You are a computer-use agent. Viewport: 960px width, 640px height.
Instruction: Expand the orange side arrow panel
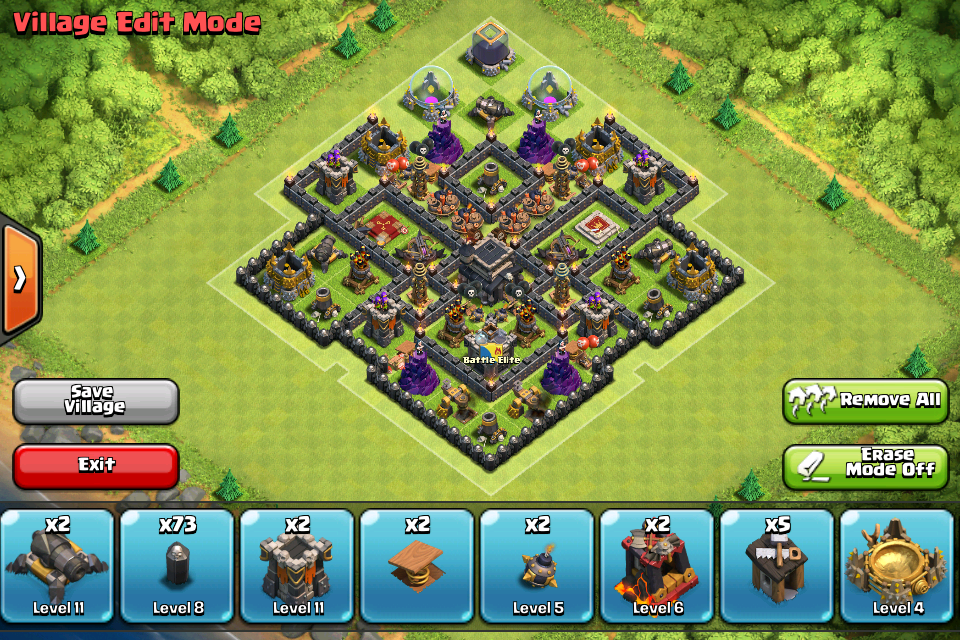pyautogui.click(x=19, y=279)
